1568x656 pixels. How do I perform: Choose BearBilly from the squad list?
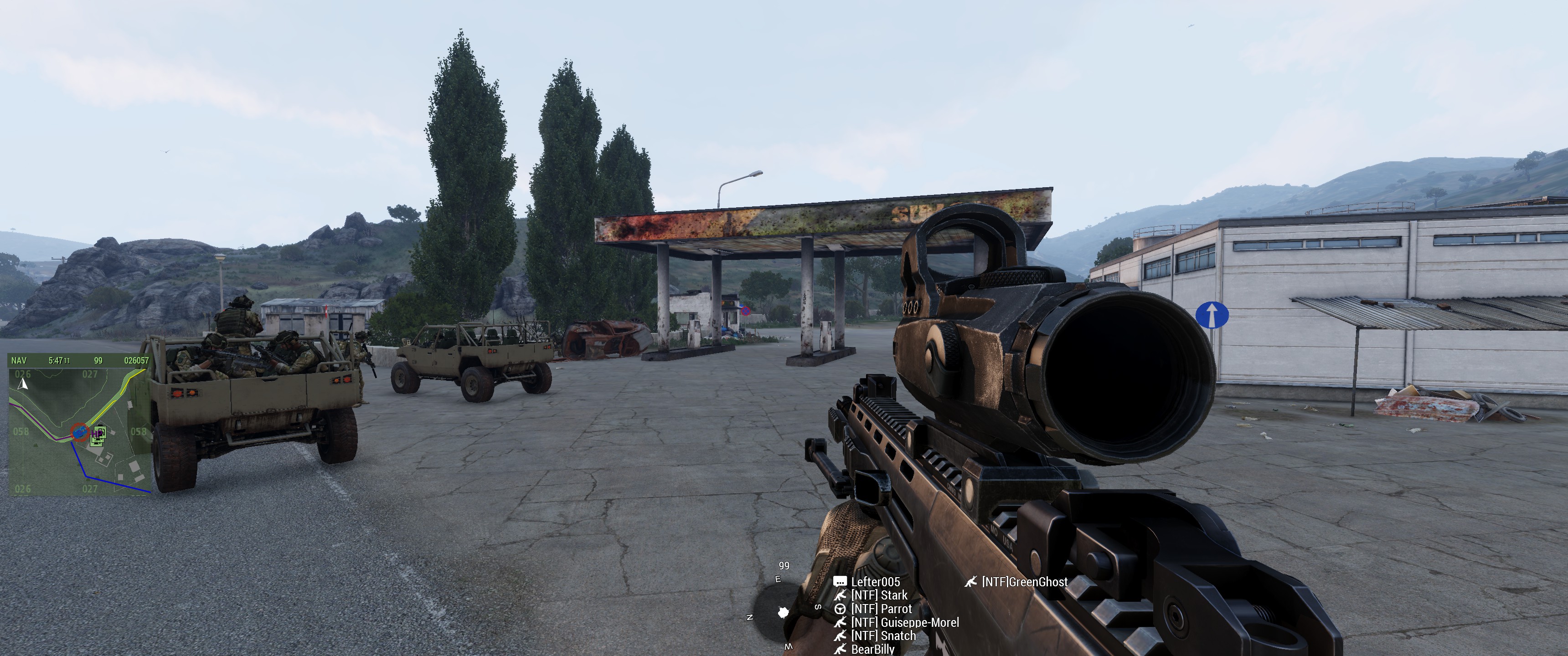872,649
